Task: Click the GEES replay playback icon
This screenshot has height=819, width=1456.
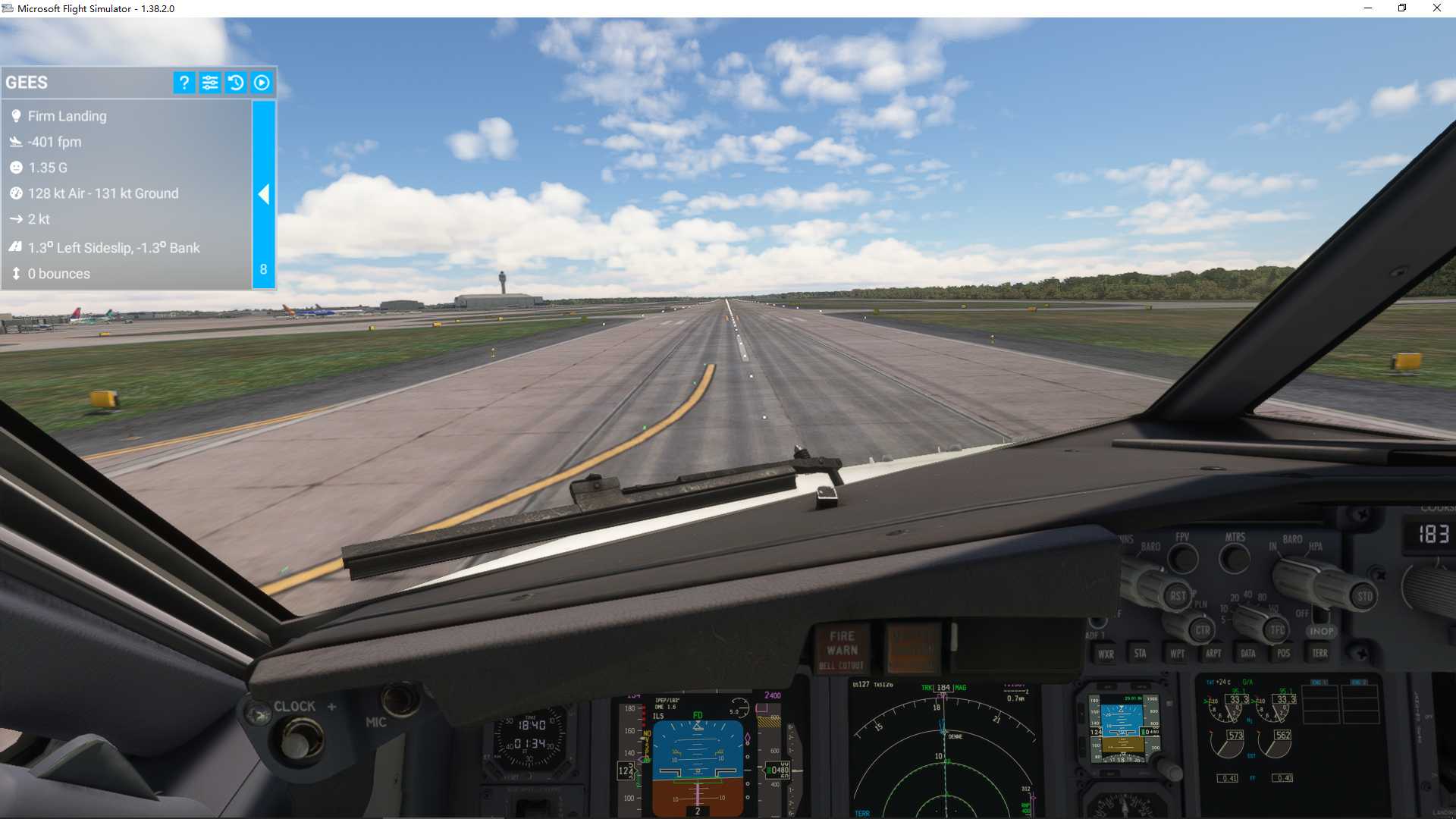Action: (262, 83)
